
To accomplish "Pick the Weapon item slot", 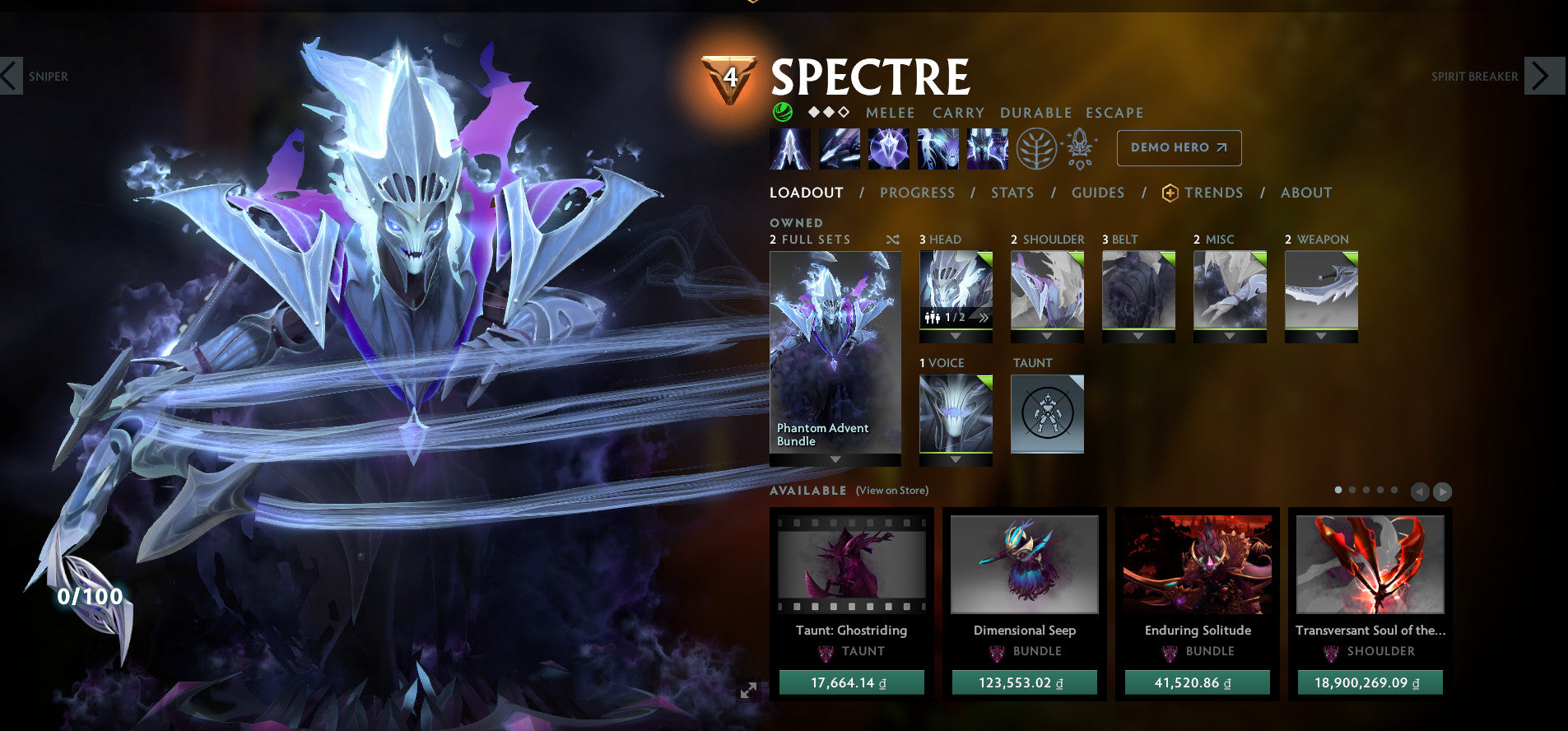I will [1321, 291].
